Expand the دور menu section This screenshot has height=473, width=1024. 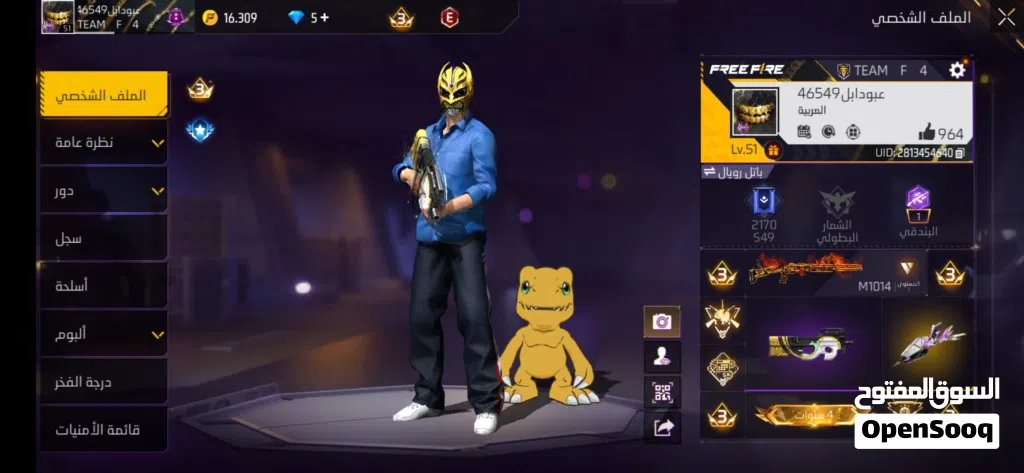coord(102,190)
